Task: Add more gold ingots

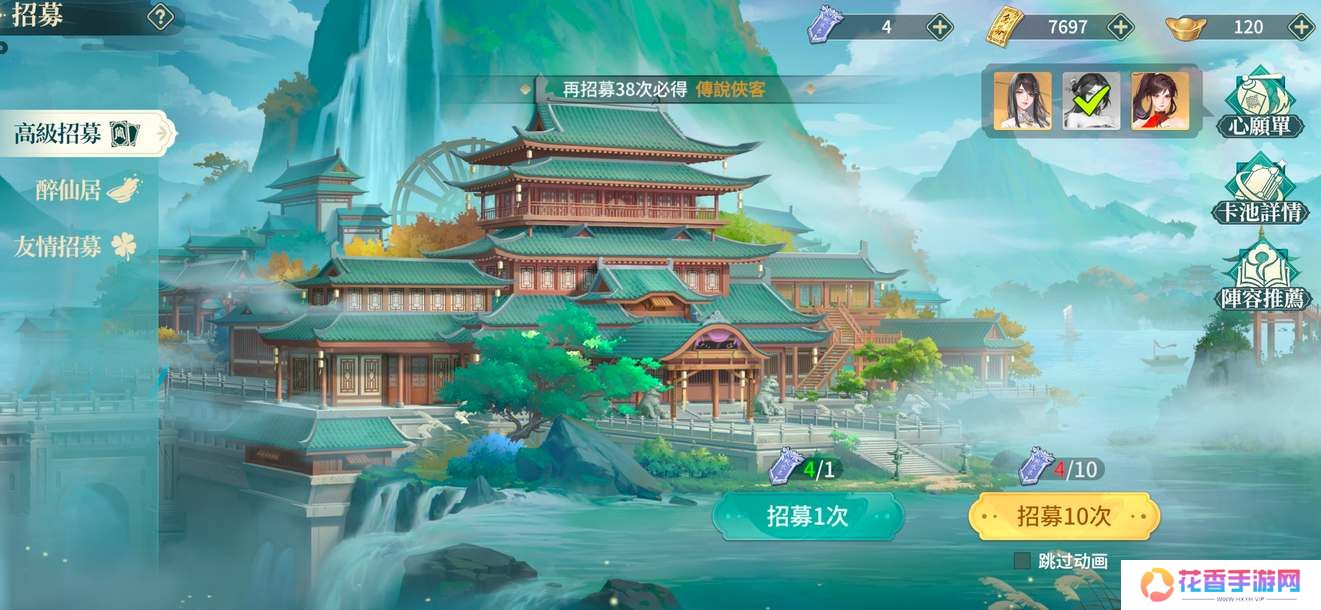Action: point(1300,27)
